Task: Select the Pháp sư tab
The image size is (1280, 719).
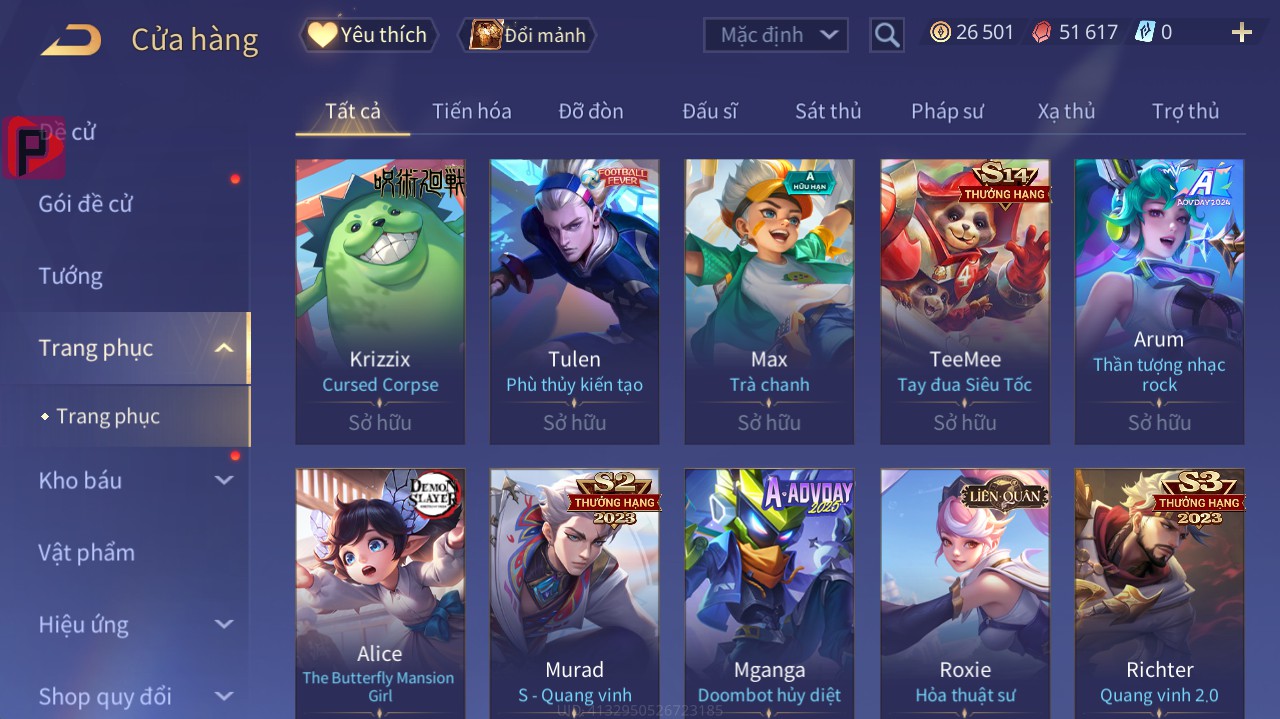Action: (947, 111)
